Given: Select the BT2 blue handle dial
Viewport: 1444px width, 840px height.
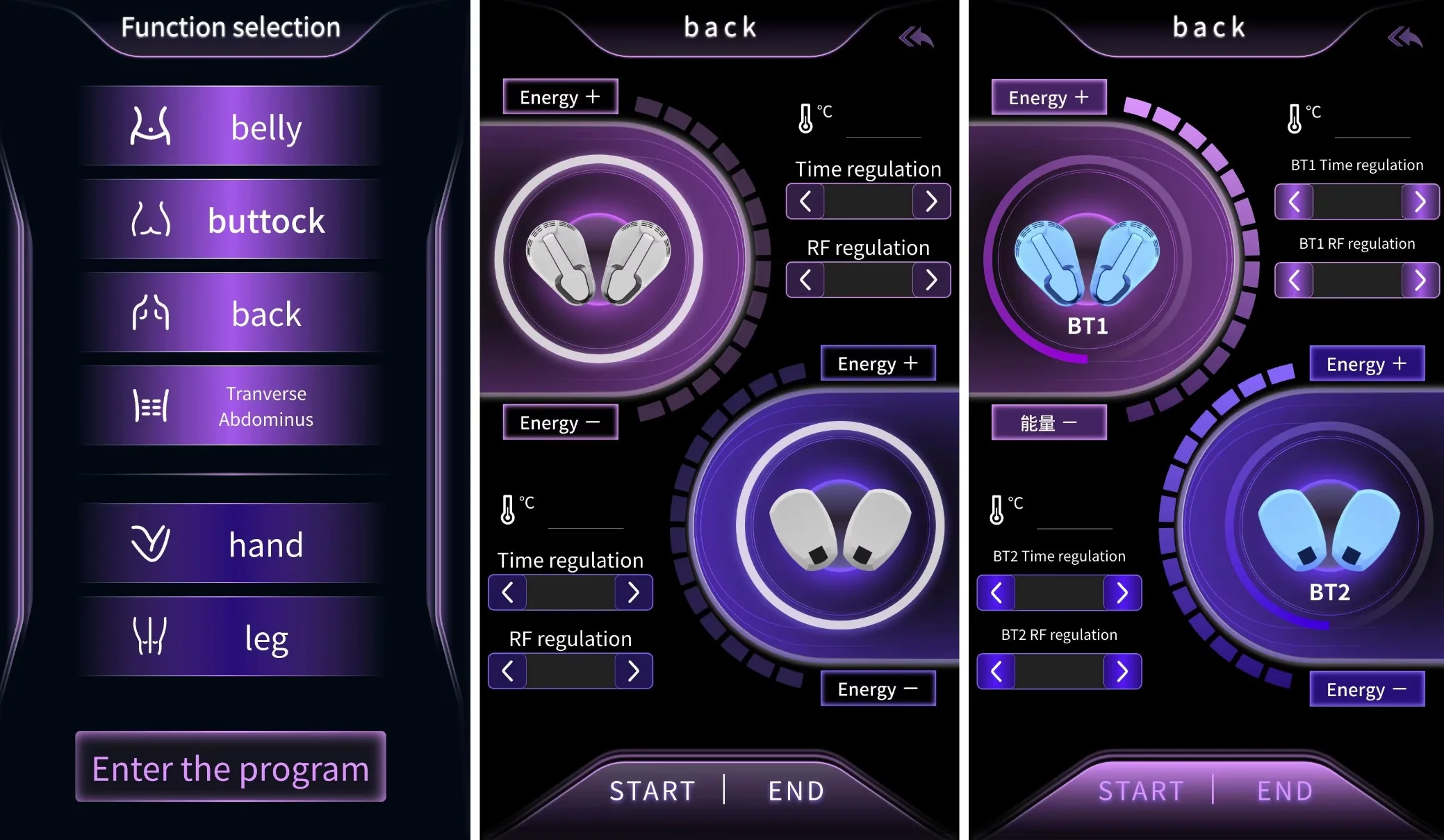Looking at the screenshot, I should [x=1329, y=528].
